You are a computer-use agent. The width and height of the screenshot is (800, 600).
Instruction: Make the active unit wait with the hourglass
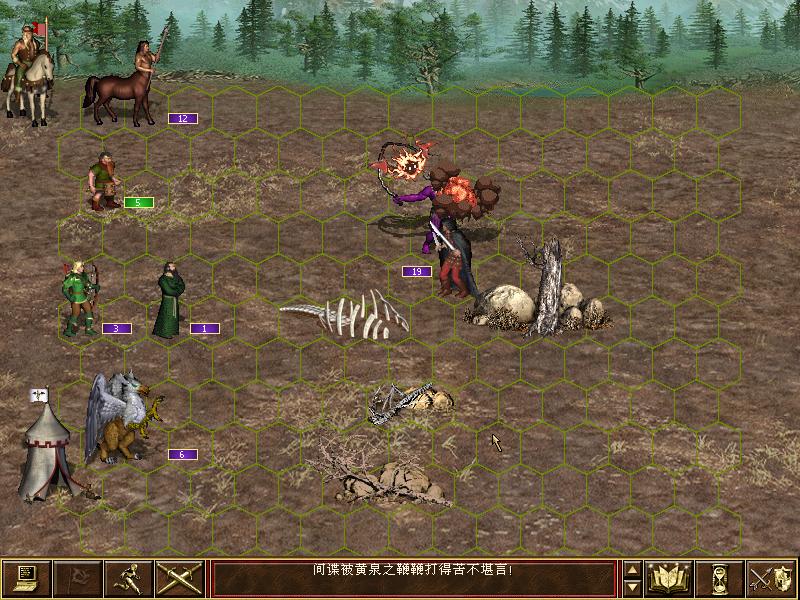pos(720,578)
